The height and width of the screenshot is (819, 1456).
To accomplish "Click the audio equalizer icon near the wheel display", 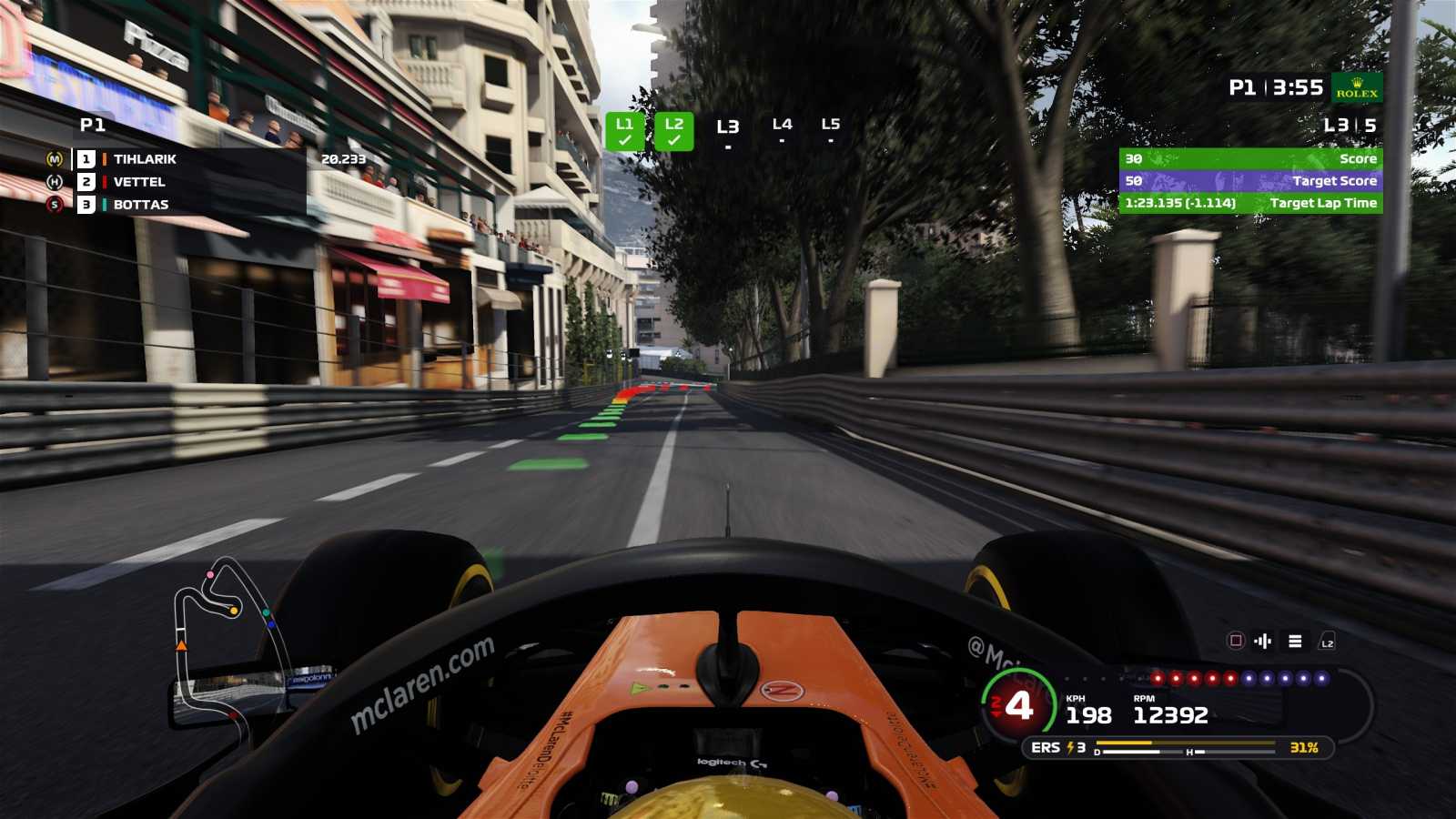I will coord(1262,642).
